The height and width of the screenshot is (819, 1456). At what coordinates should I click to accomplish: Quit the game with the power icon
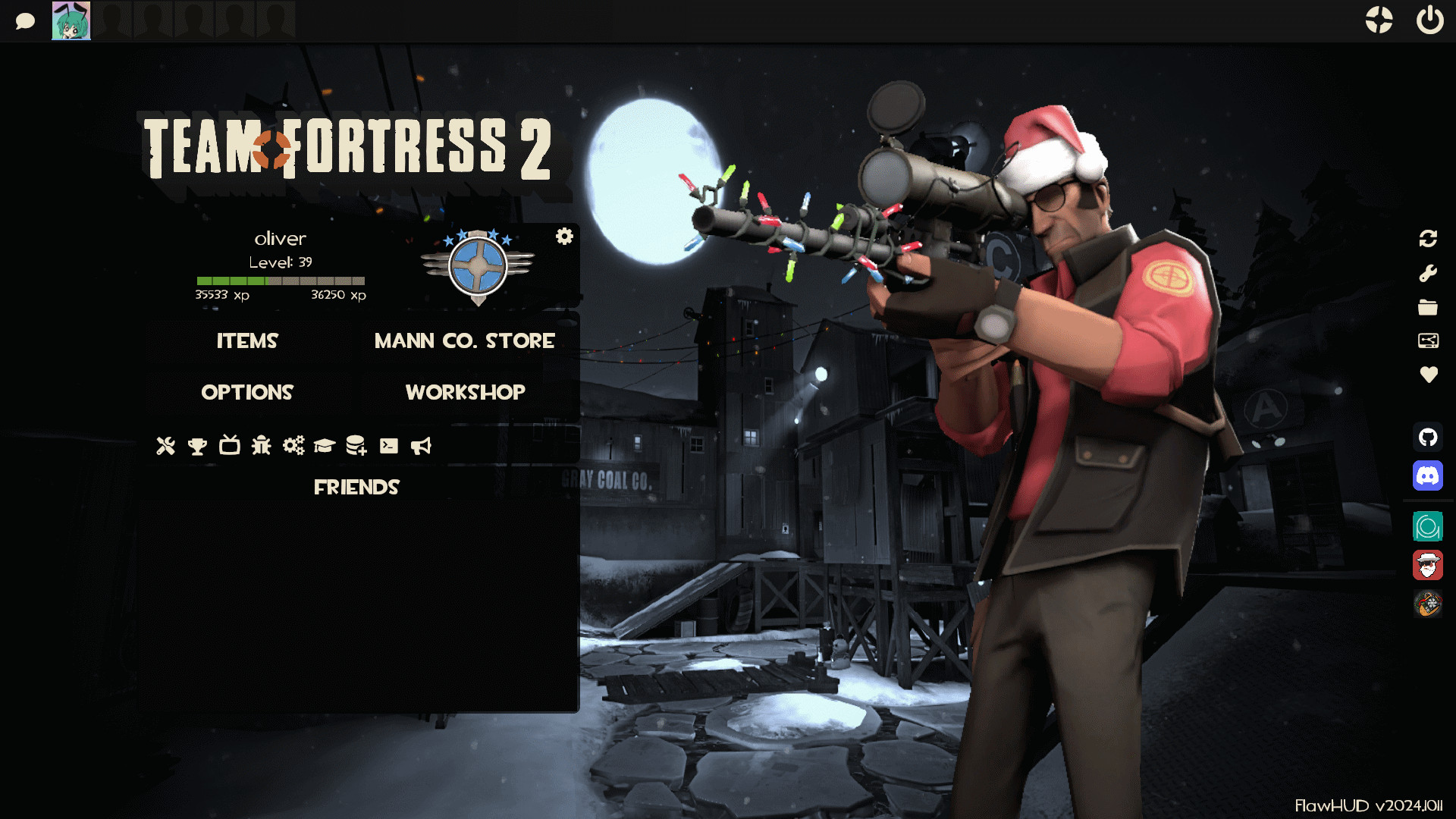(1429, 20)
